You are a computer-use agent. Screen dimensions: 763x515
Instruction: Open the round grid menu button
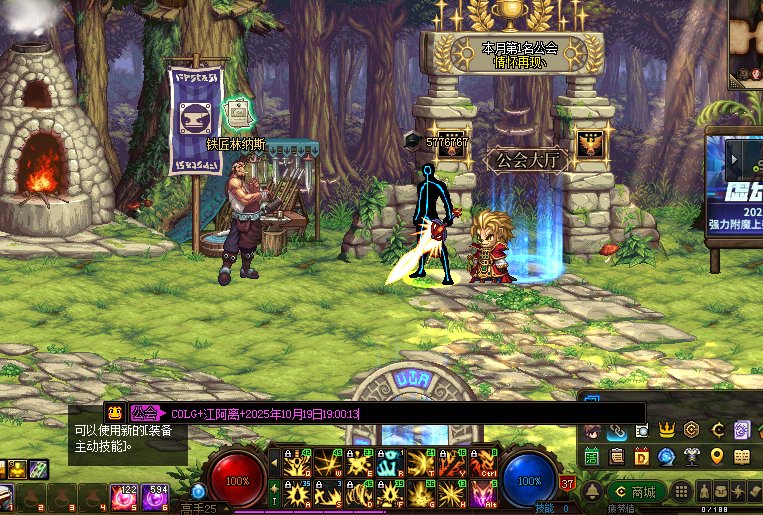[680, 492]
